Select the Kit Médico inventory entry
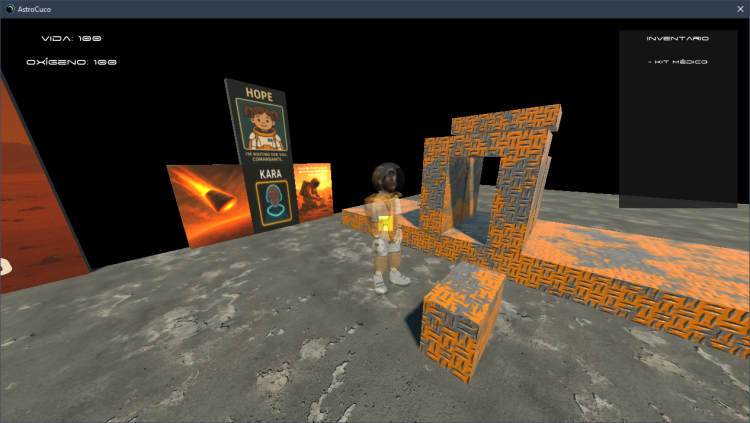The width and height of the screenshot is (750, 423). [678, 62]
